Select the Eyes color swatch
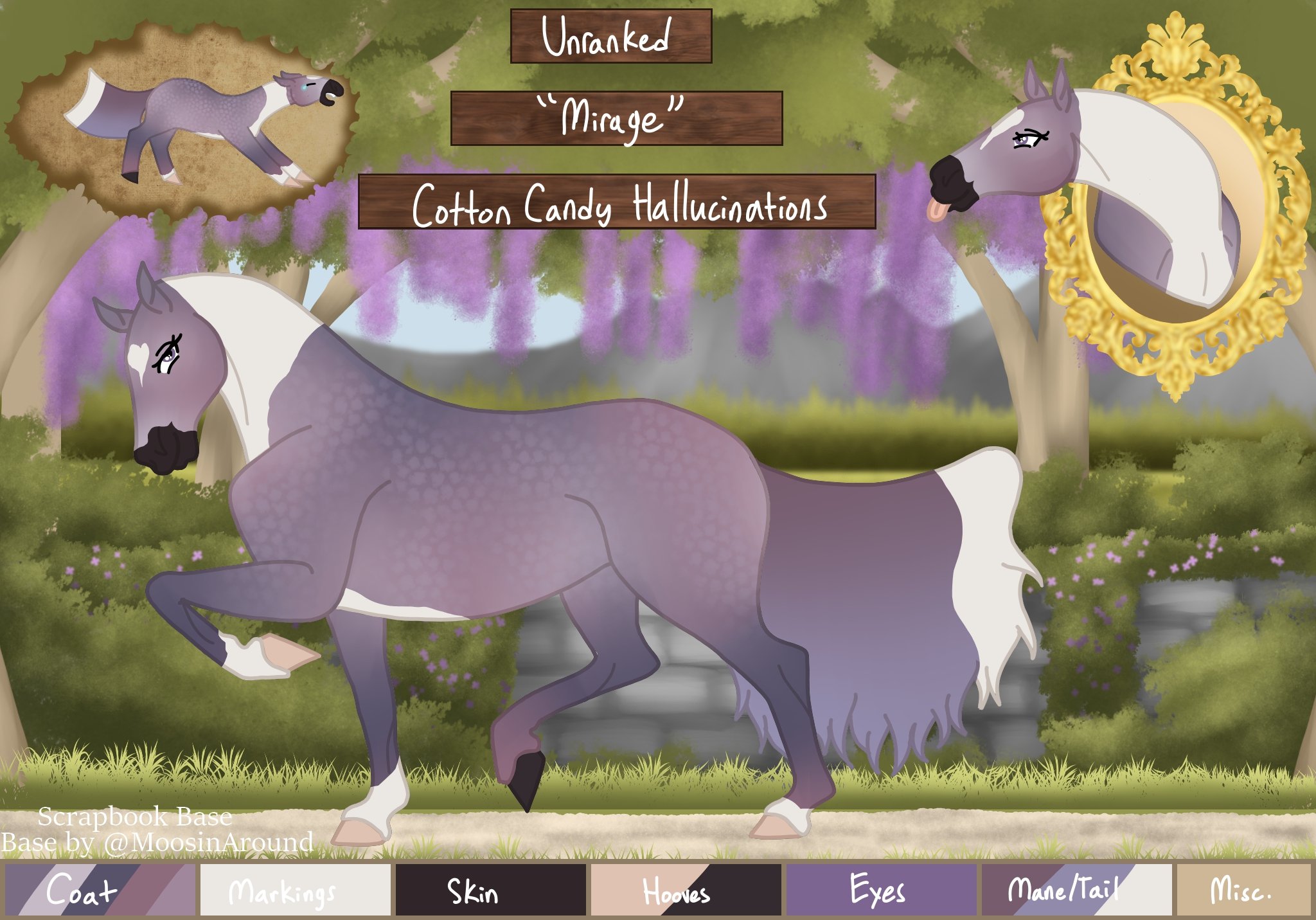1316x920 pixels. (882, 890)
